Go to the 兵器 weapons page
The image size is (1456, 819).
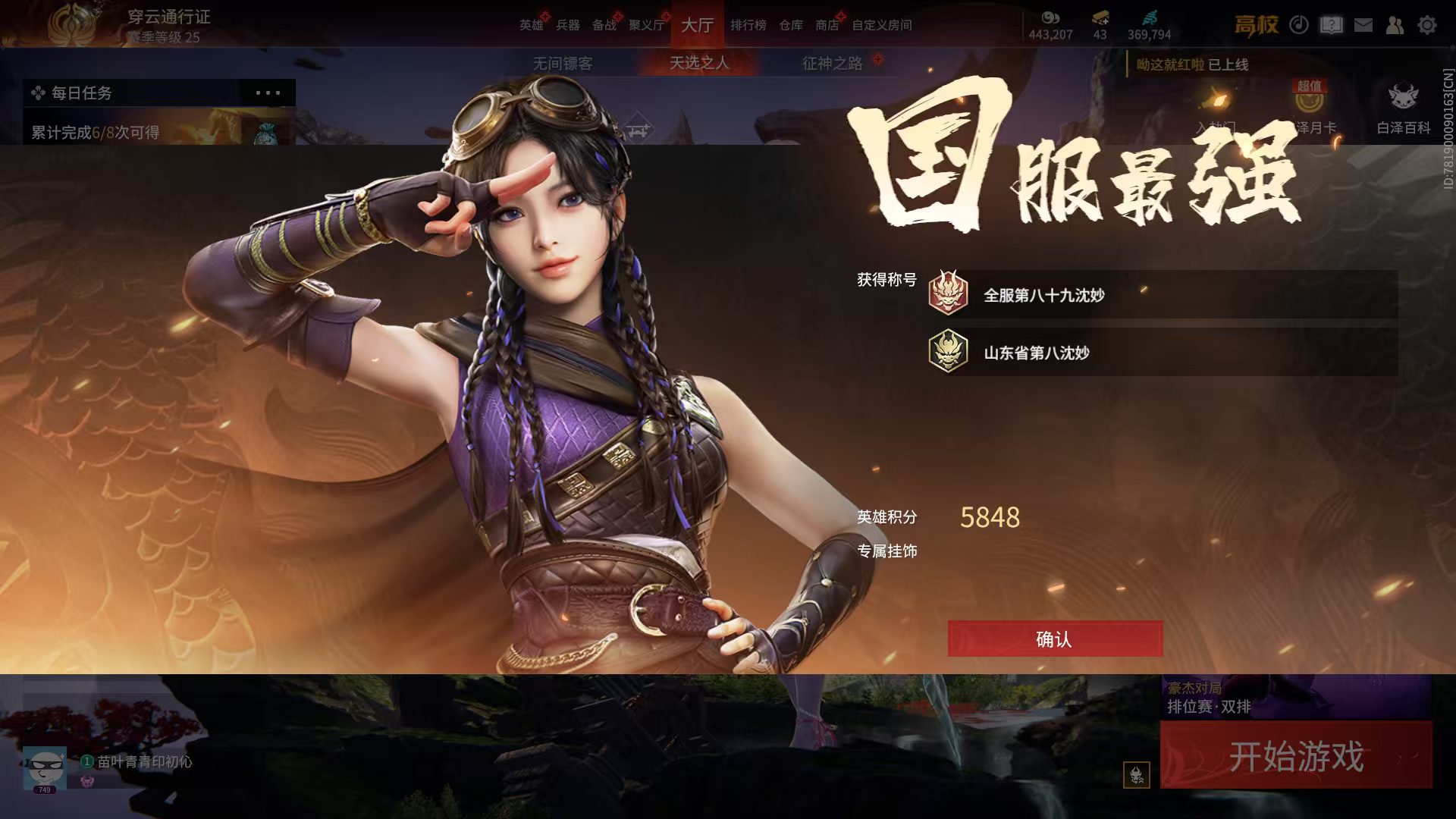tap(568, 25)
